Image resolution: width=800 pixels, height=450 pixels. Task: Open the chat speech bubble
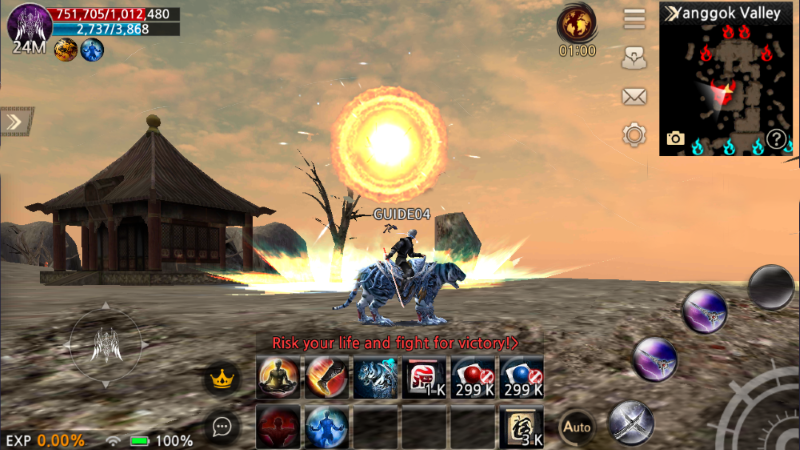(222, 427)
